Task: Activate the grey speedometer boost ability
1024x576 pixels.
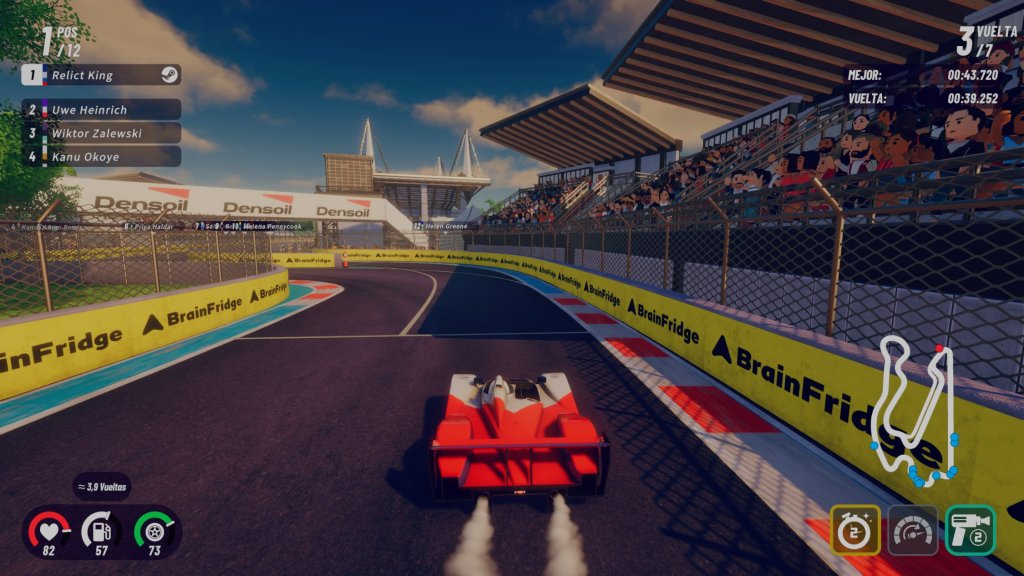Action: point(913,530)
